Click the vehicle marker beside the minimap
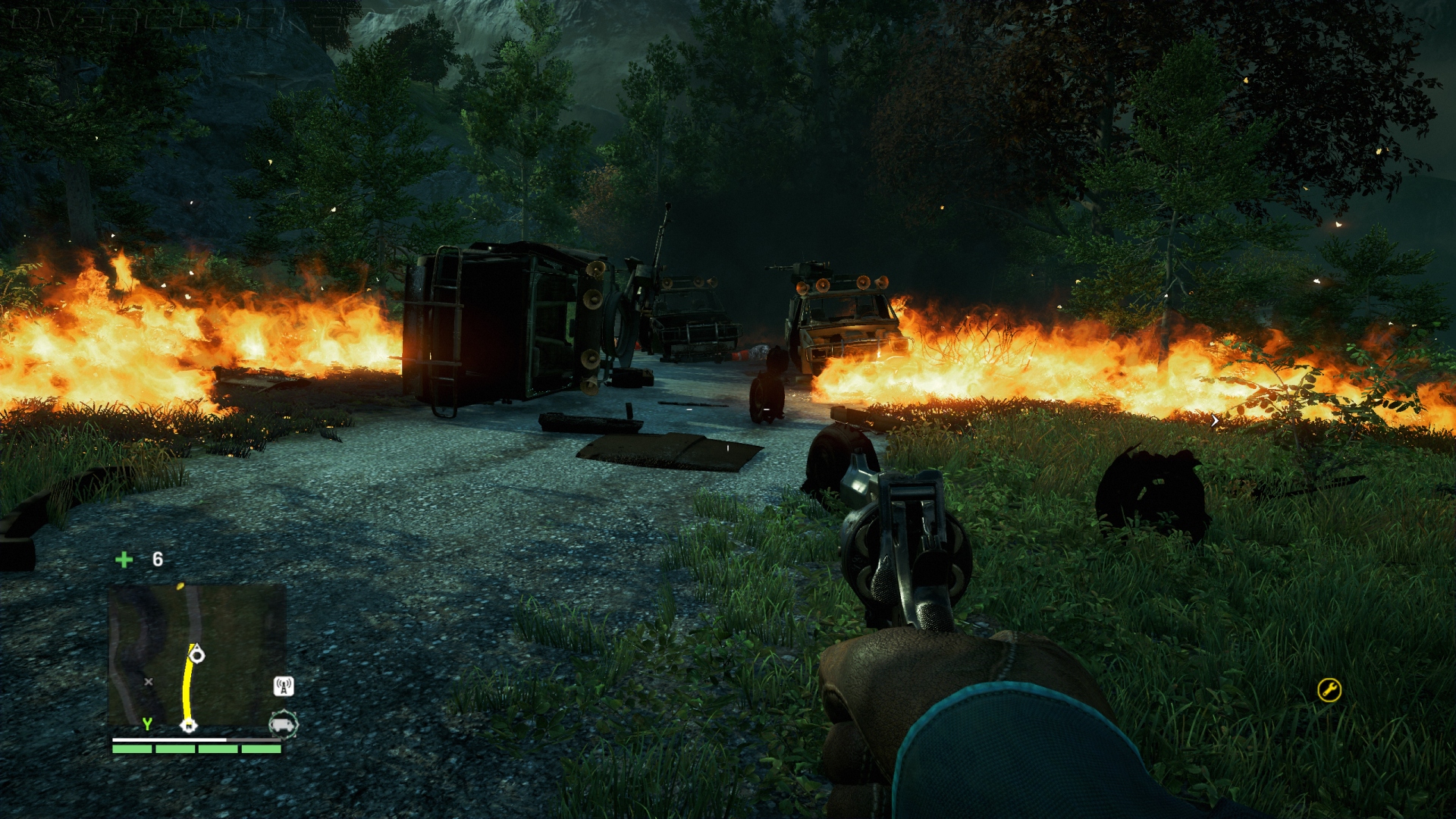1456x819 pixels. point(283,724)
